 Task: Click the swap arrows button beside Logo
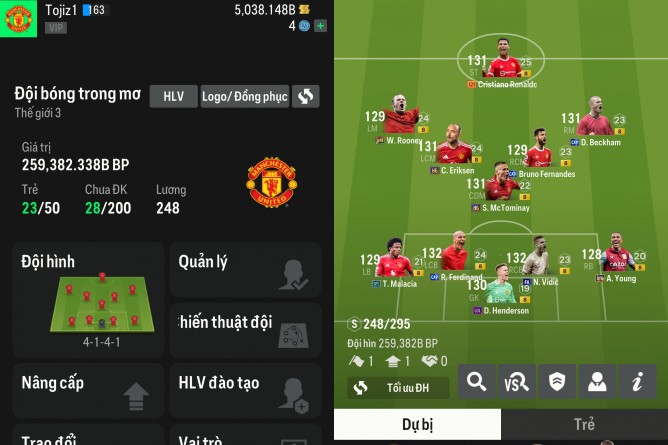(x=306, y=96)
